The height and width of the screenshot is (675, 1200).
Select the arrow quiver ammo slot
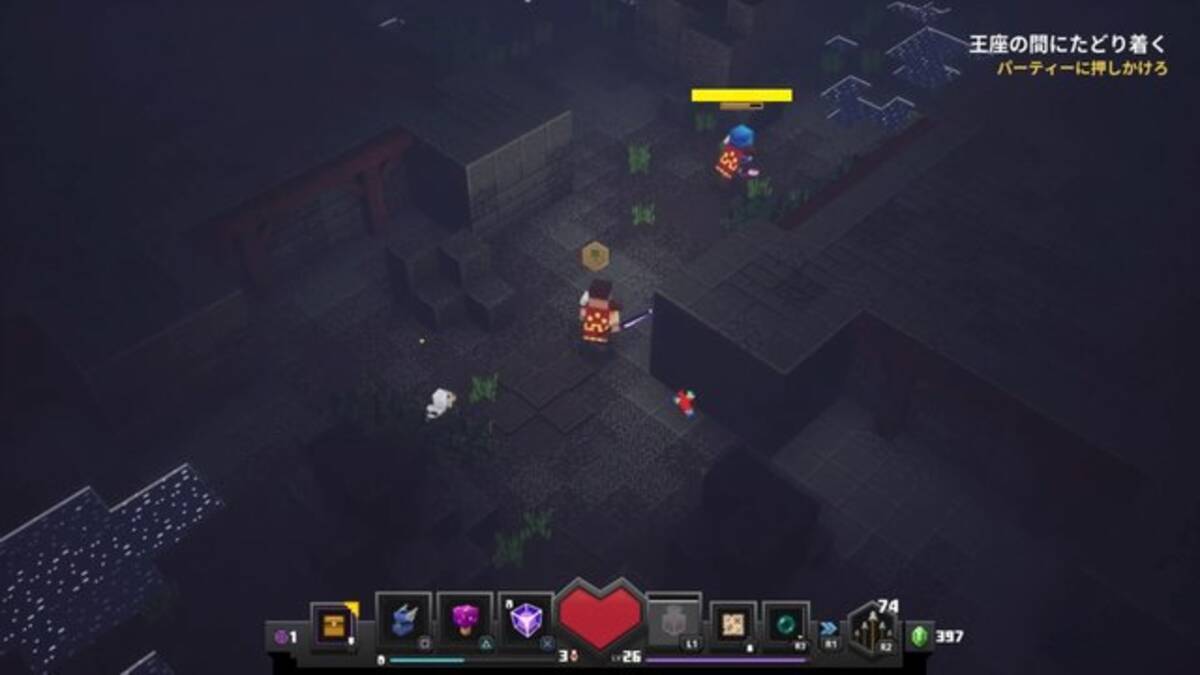[x=871, y=630]
